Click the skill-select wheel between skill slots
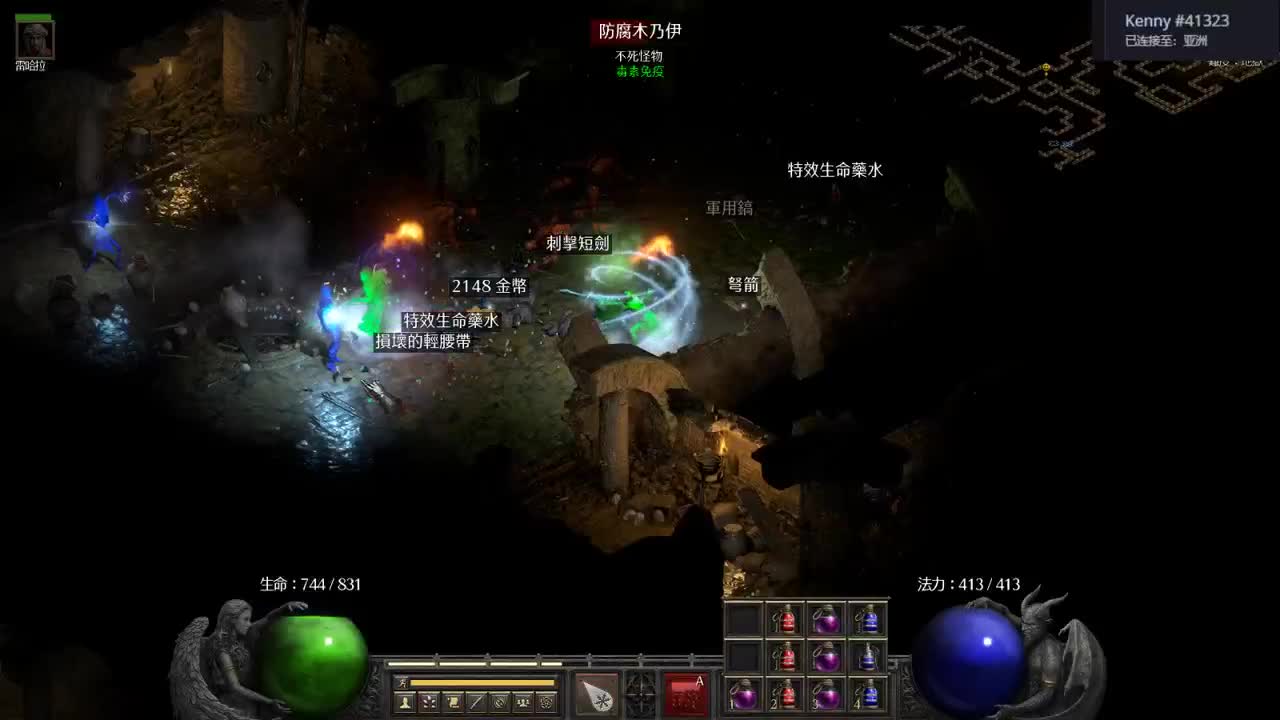The height and width of the screenshot is (720, 1280). click(640, 693)
